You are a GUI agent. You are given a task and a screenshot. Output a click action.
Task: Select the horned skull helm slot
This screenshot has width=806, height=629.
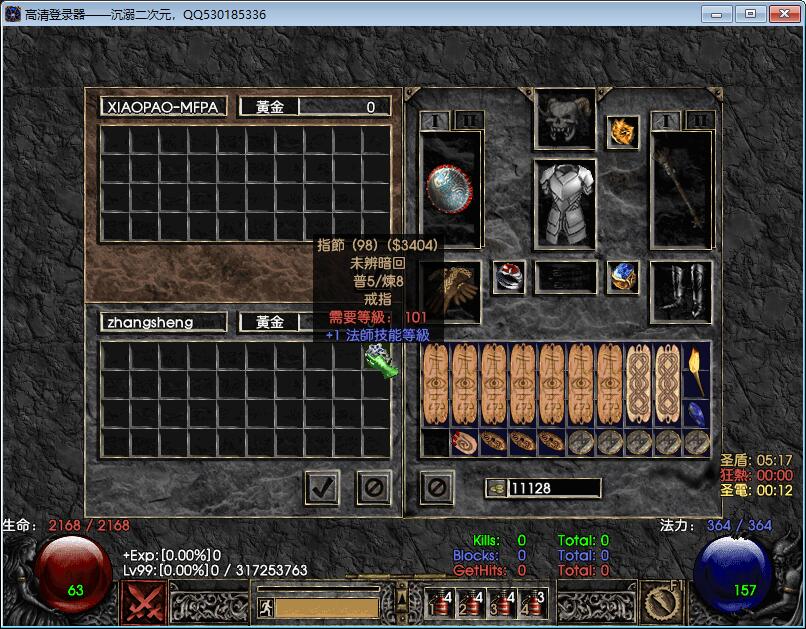point(564,120)
